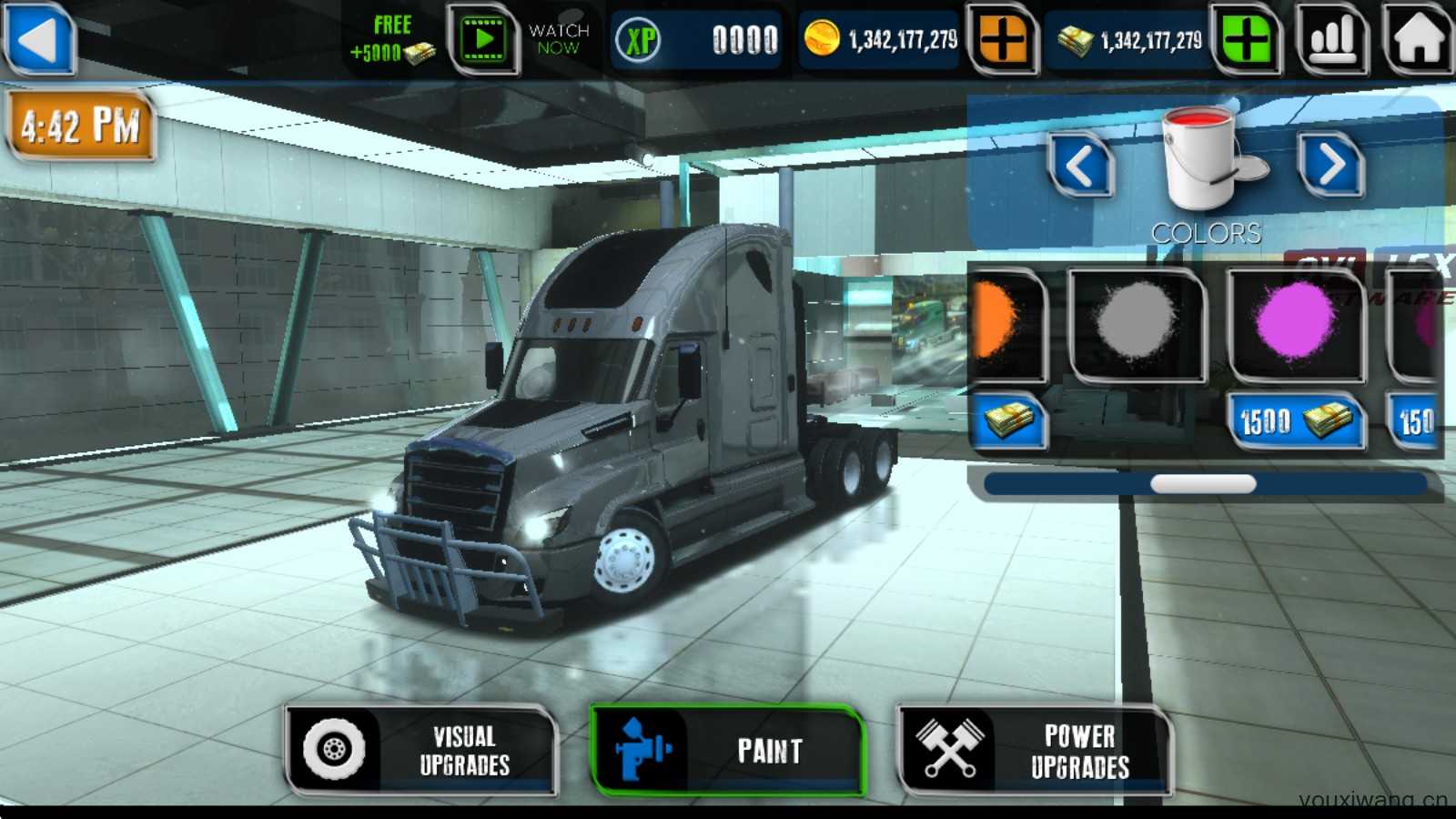Click the color list scrollbar handle
Viewport: 1456px width, 819px height.
[x=1203, y=484]
